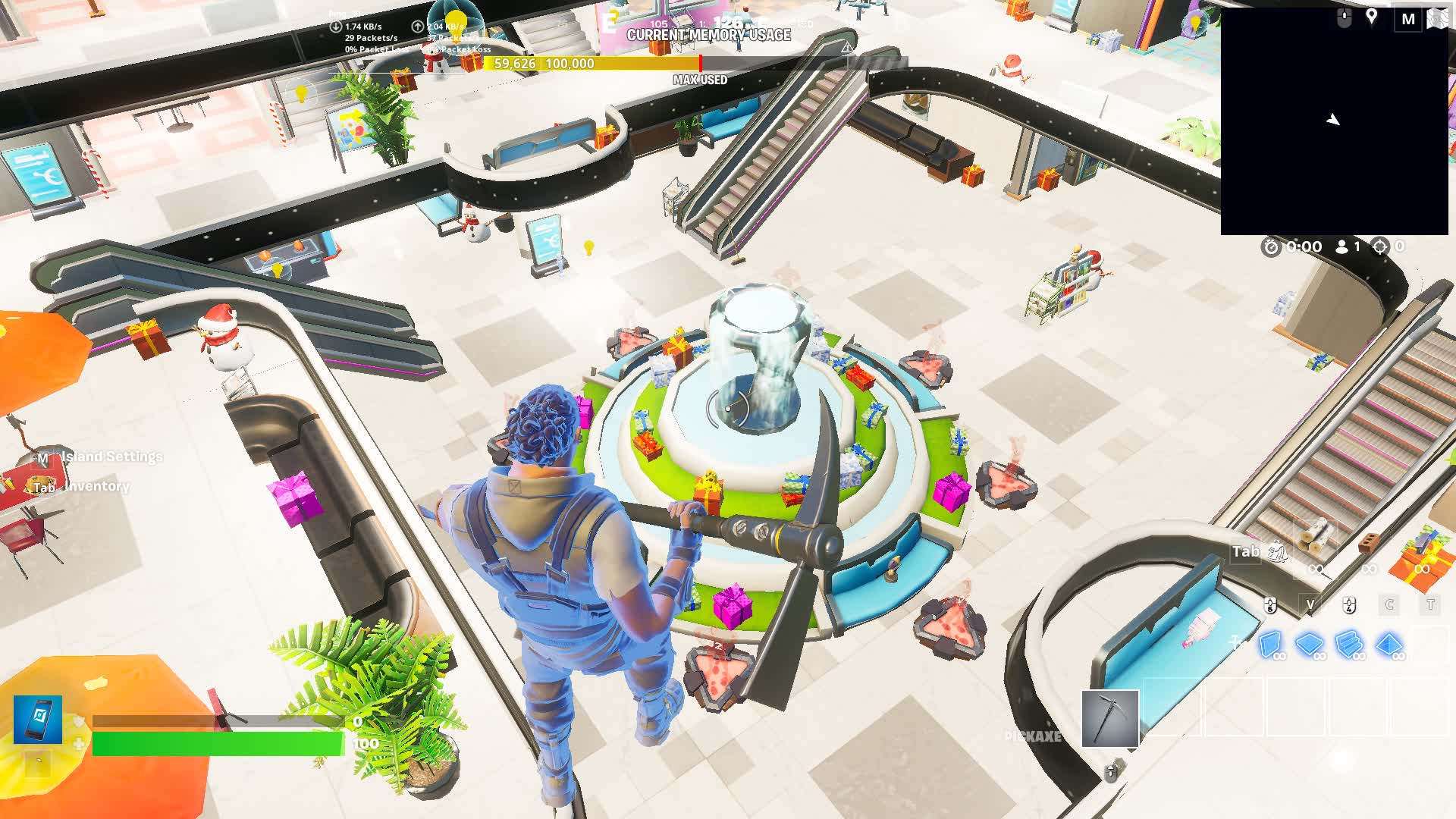1456x819 pixels.
Task: Select the creative phone tool icon
Action: [38, 719]
